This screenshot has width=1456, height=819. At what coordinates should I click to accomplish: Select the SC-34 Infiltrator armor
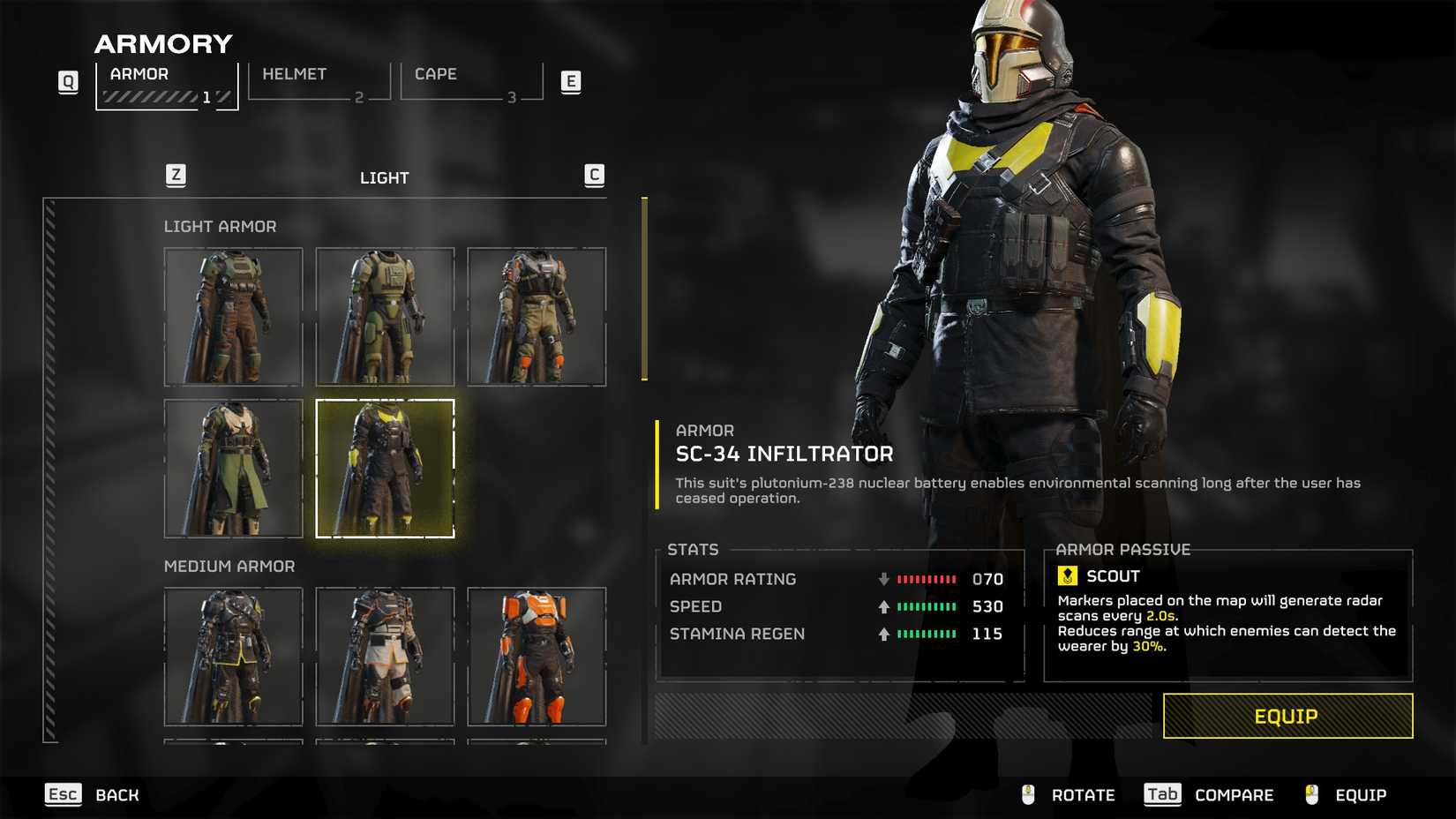(x=385, y=469)
